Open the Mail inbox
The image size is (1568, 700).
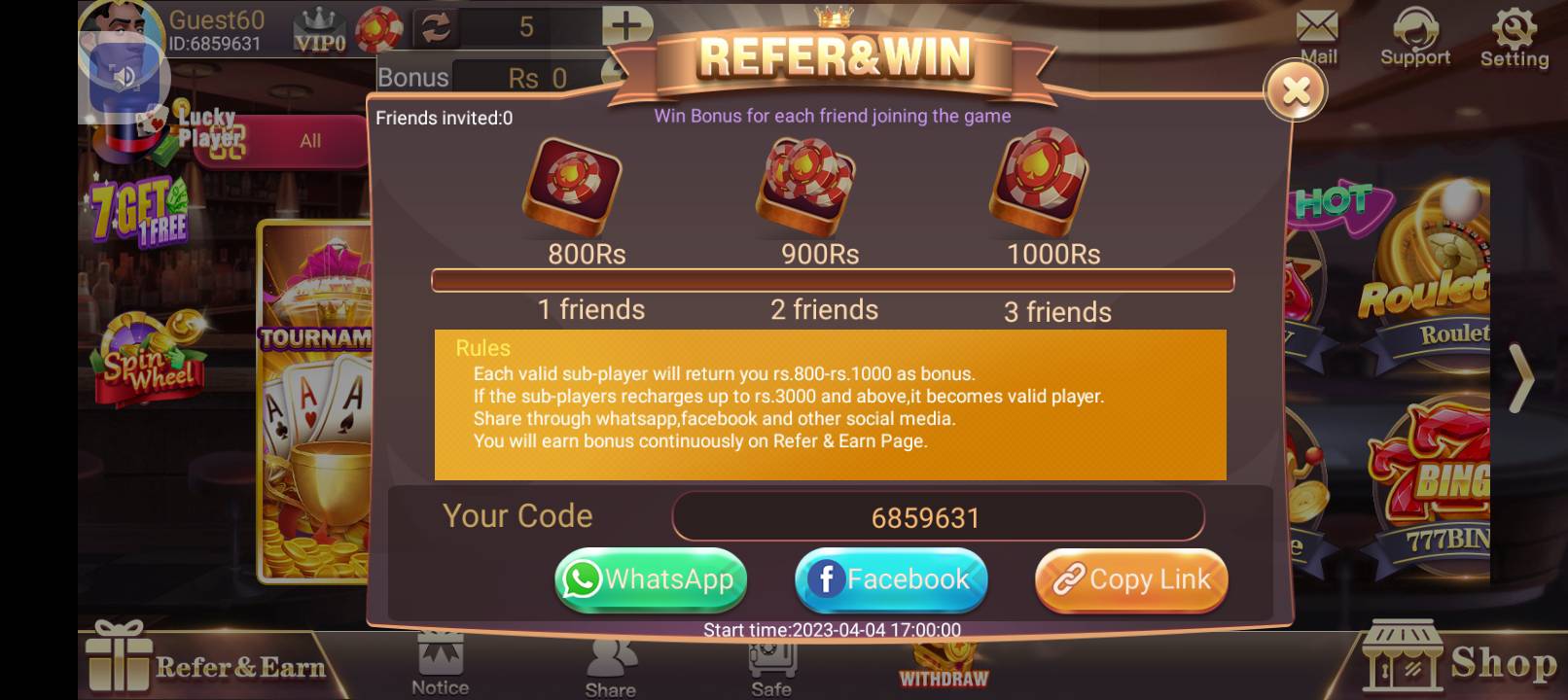1317,34
